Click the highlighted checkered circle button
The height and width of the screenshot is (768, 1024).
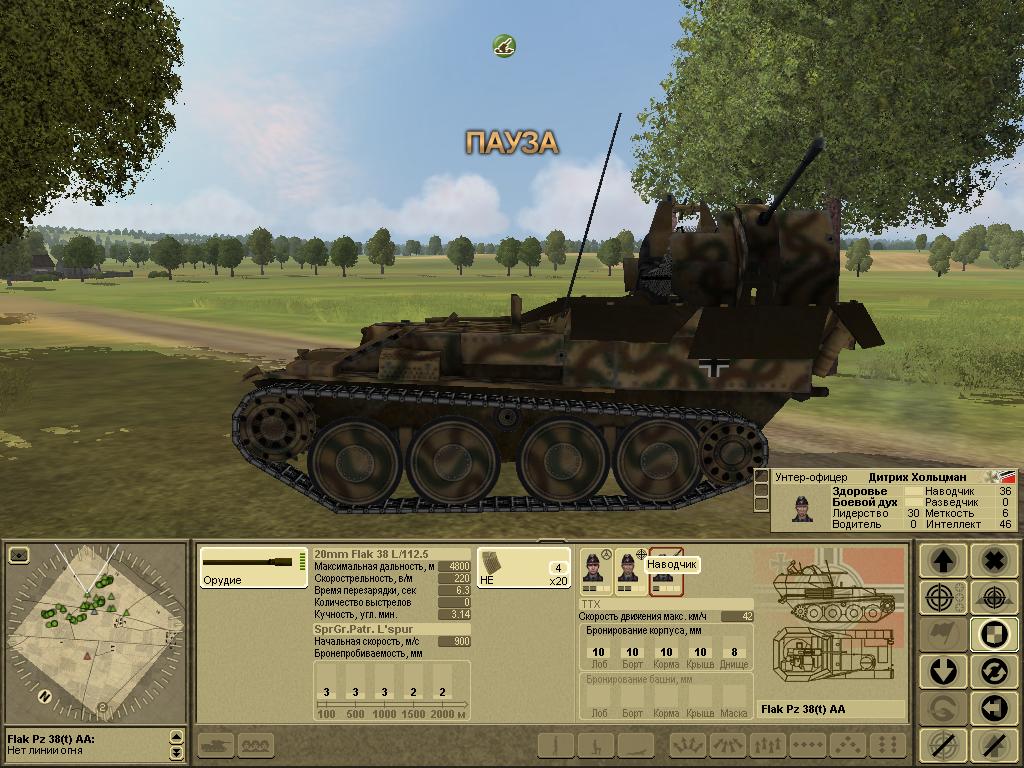click(x=993, y=634)
